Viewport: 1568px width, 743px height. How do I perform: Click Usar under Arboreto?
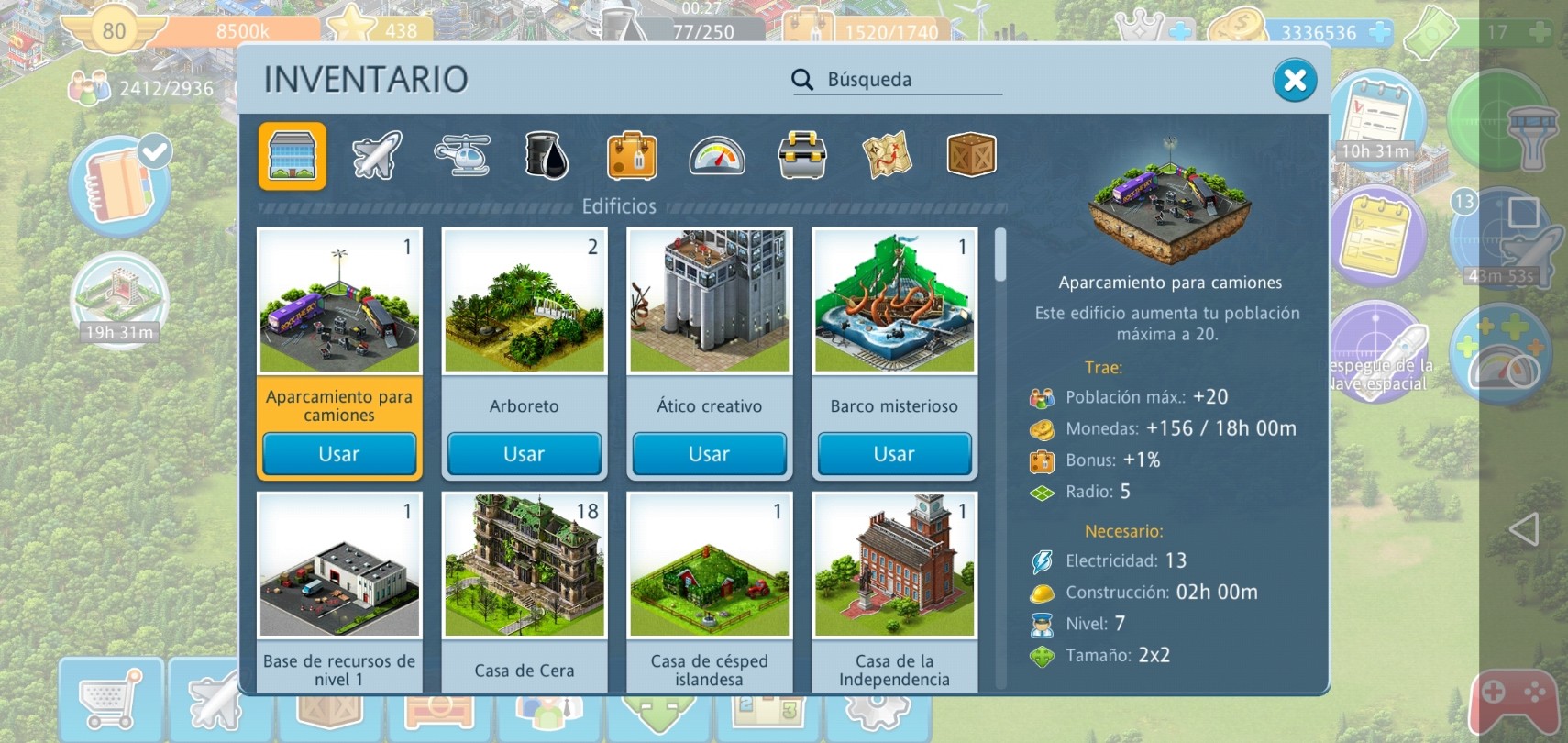tap(525, 454)
